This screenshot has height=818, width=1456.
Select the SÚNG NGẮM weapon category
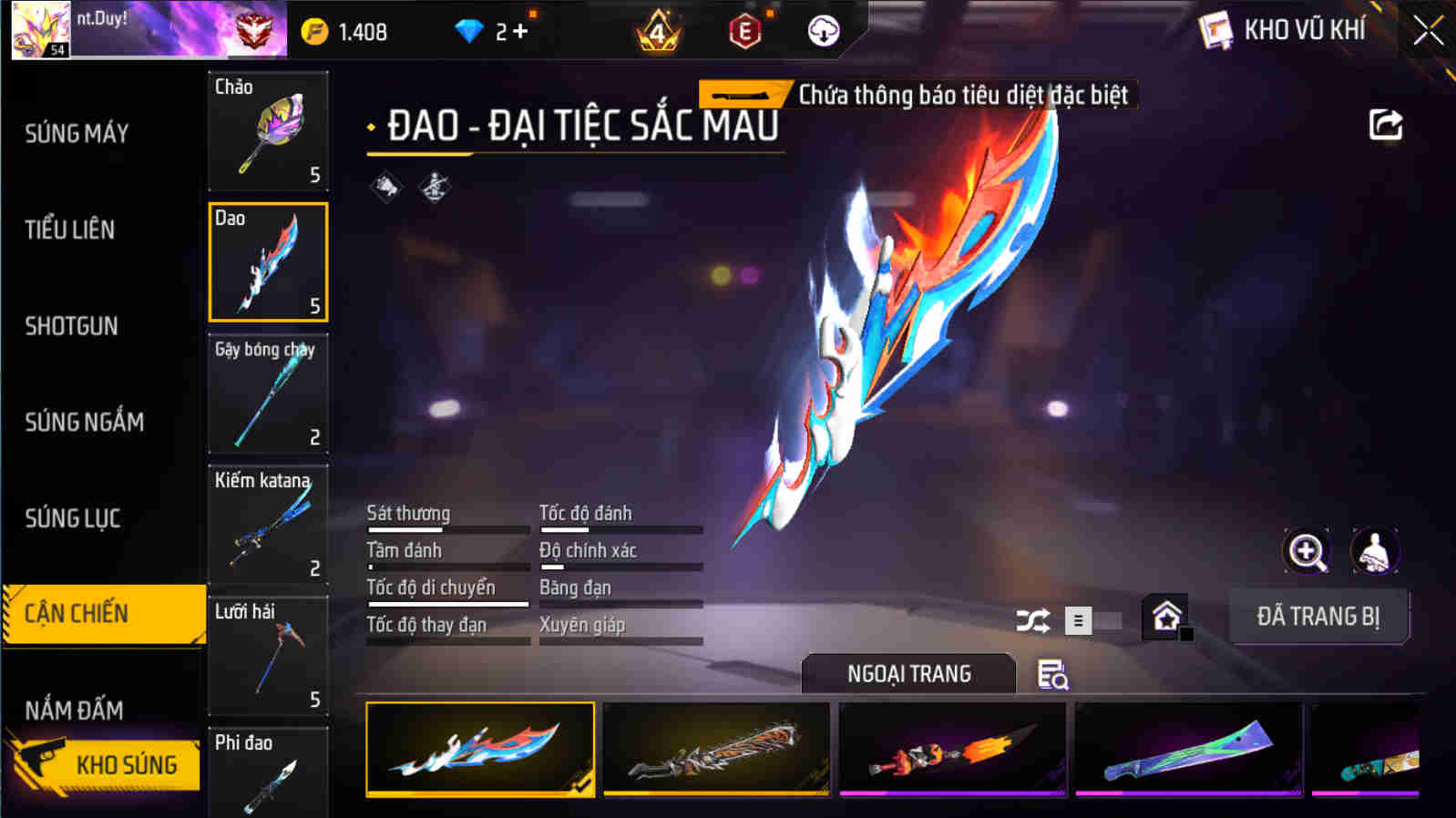click(86, 422)
